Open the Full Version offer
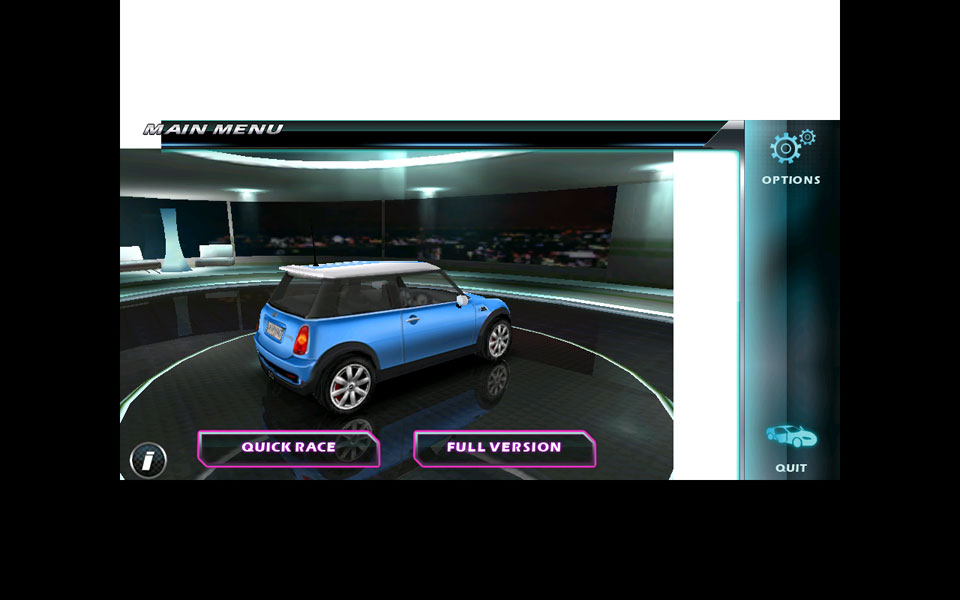The width and height of the screenshot is (960, 600). (x=504, y=448)
